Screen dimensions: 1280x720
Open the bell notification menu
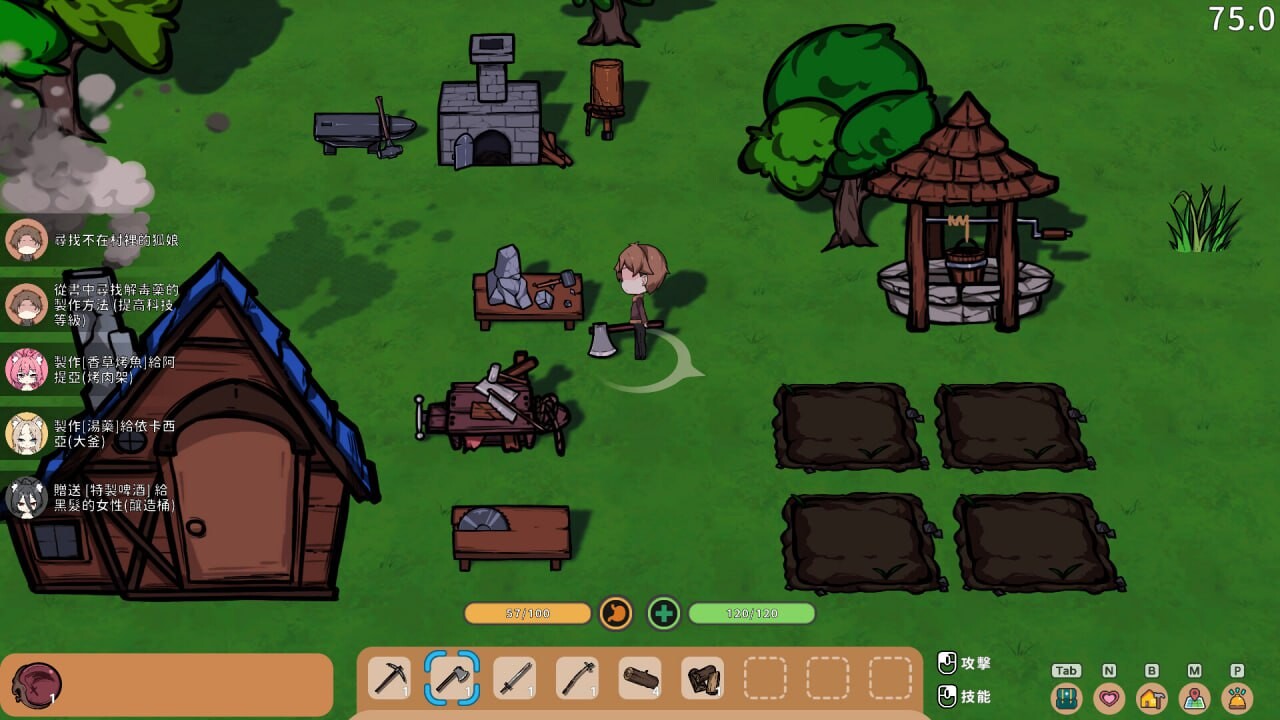pos(1235,697)
